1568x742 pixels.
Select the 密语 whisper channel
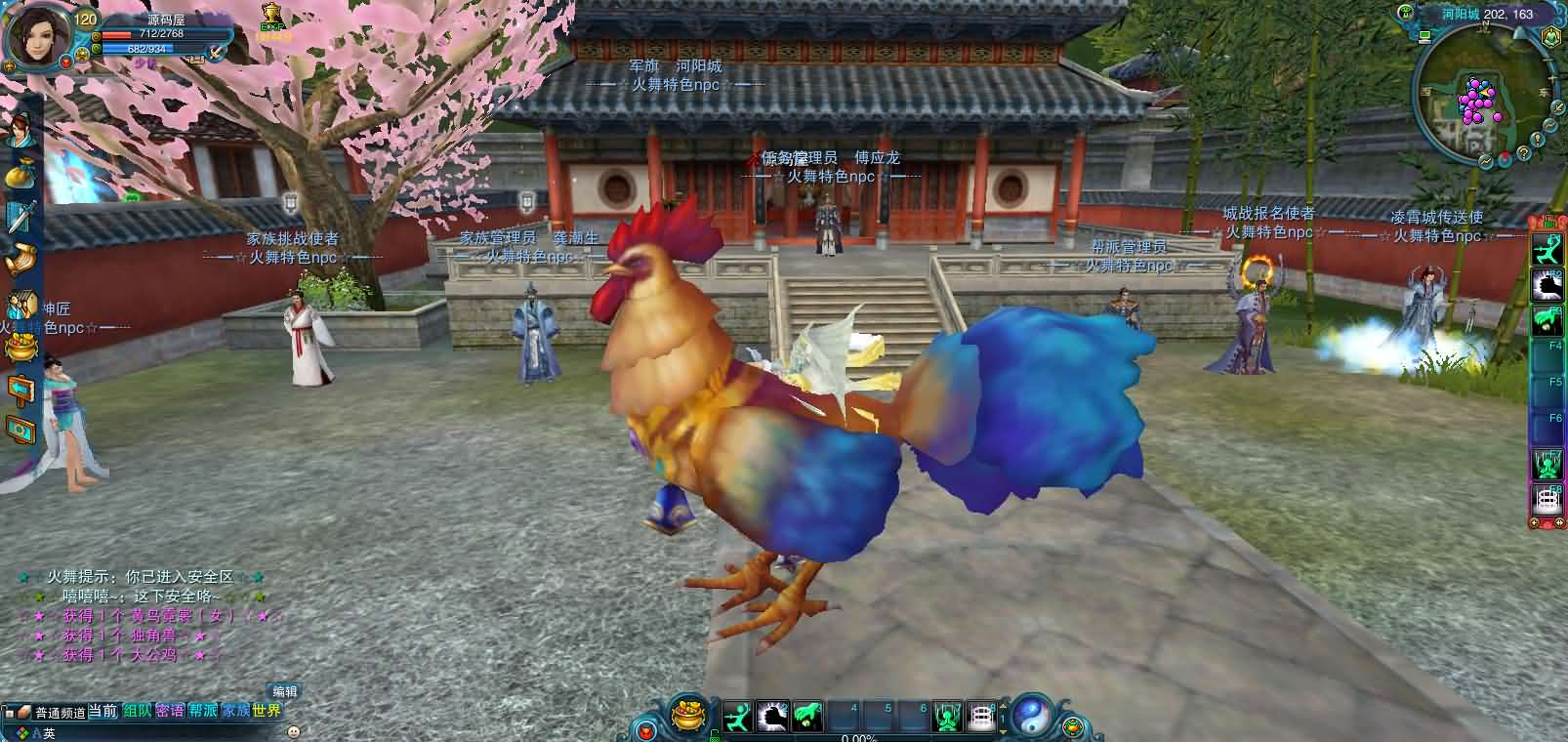pyautogui.click(x=170, y=712)
